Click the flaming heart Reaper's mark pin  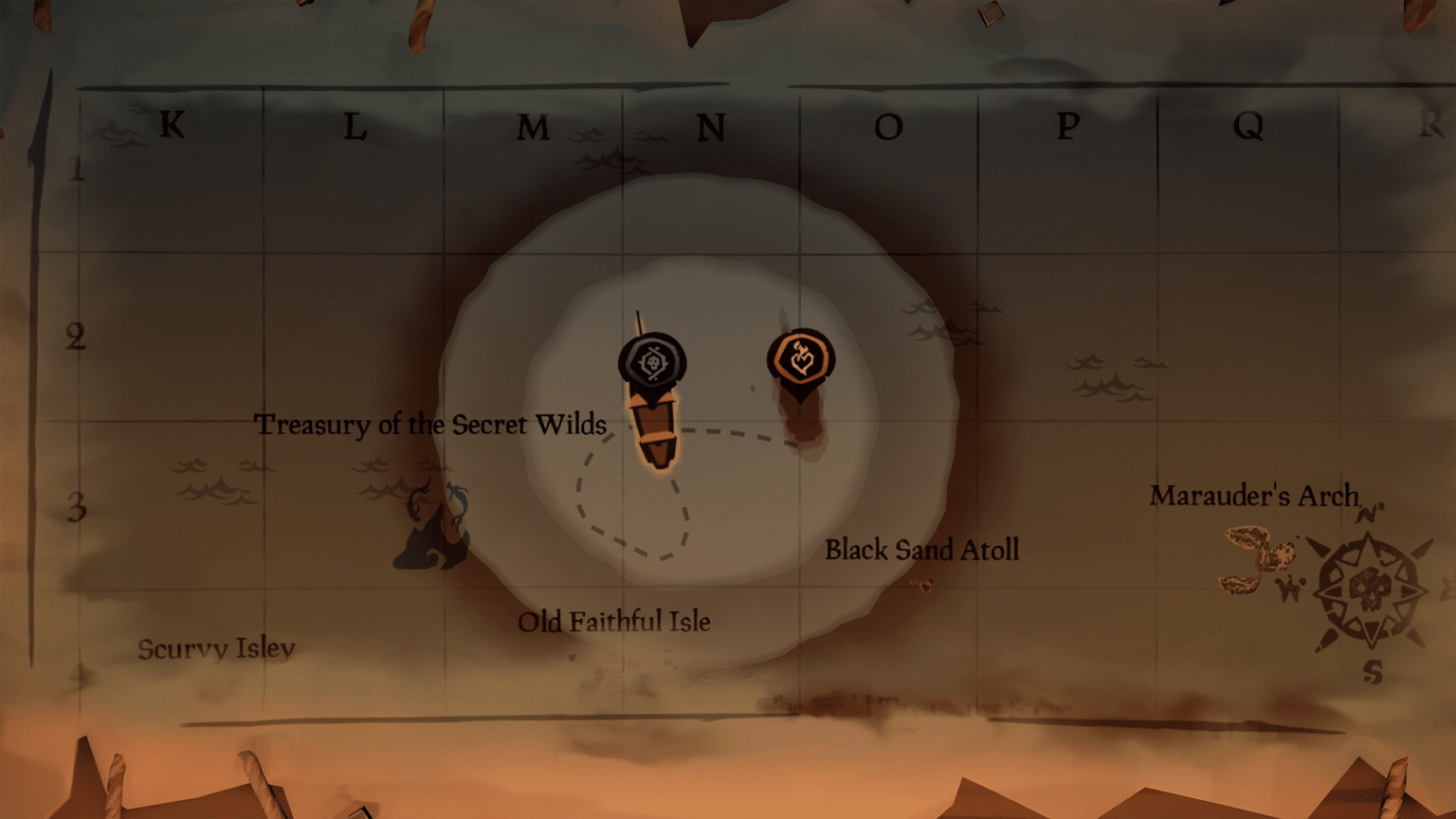click(801, 358)
